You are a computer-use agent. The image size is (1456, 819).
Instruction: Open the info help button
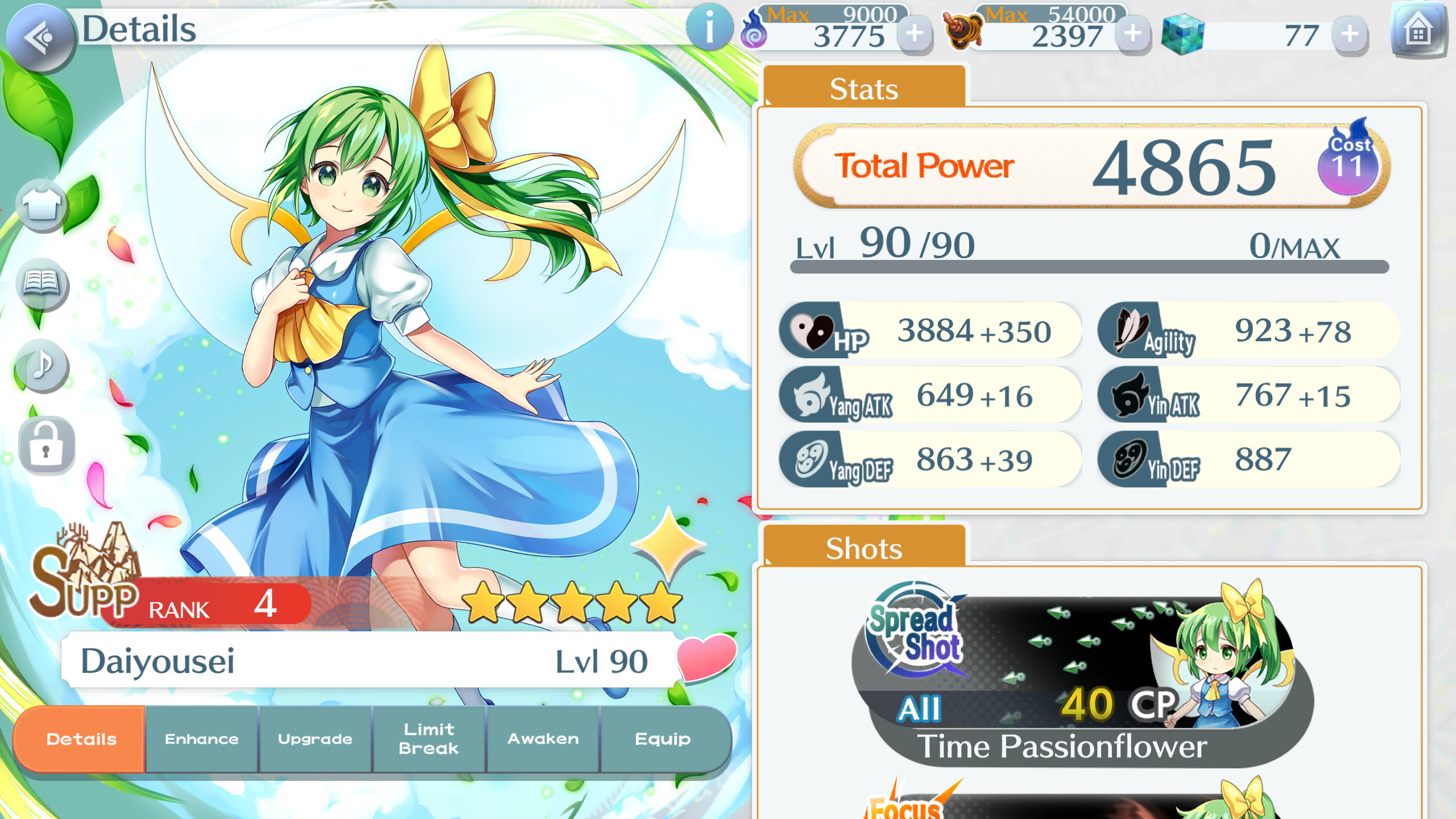coord(709,27)
